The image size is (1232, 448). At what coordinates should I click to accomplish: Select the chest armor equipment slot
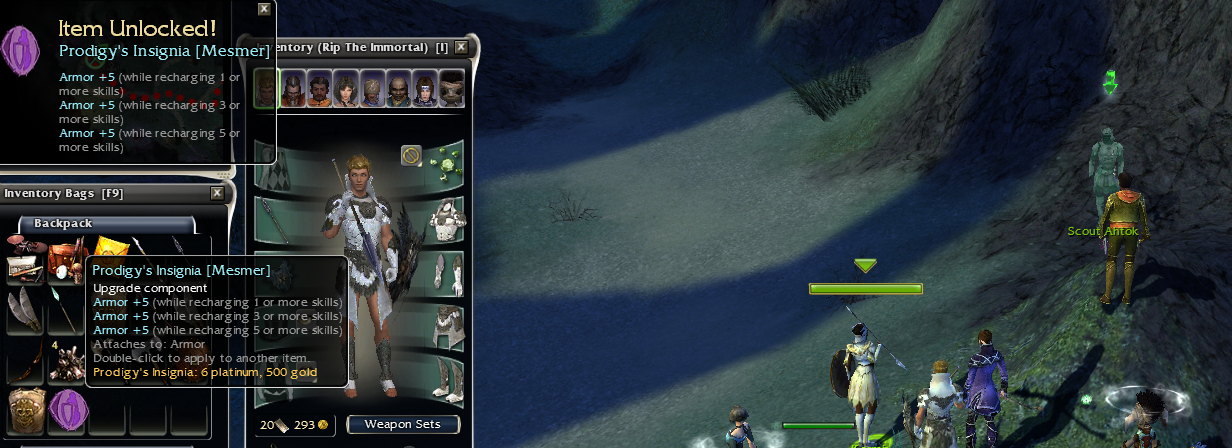coord(446,218)
